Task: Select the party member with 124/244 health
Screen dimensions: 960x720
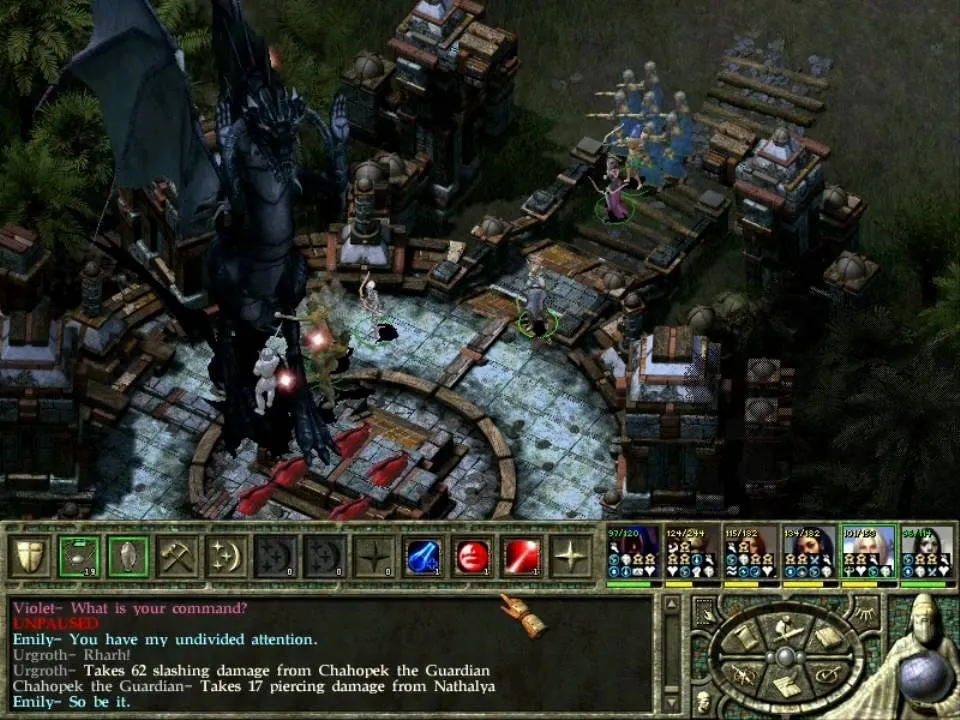Action: click(x=692, y=553)
